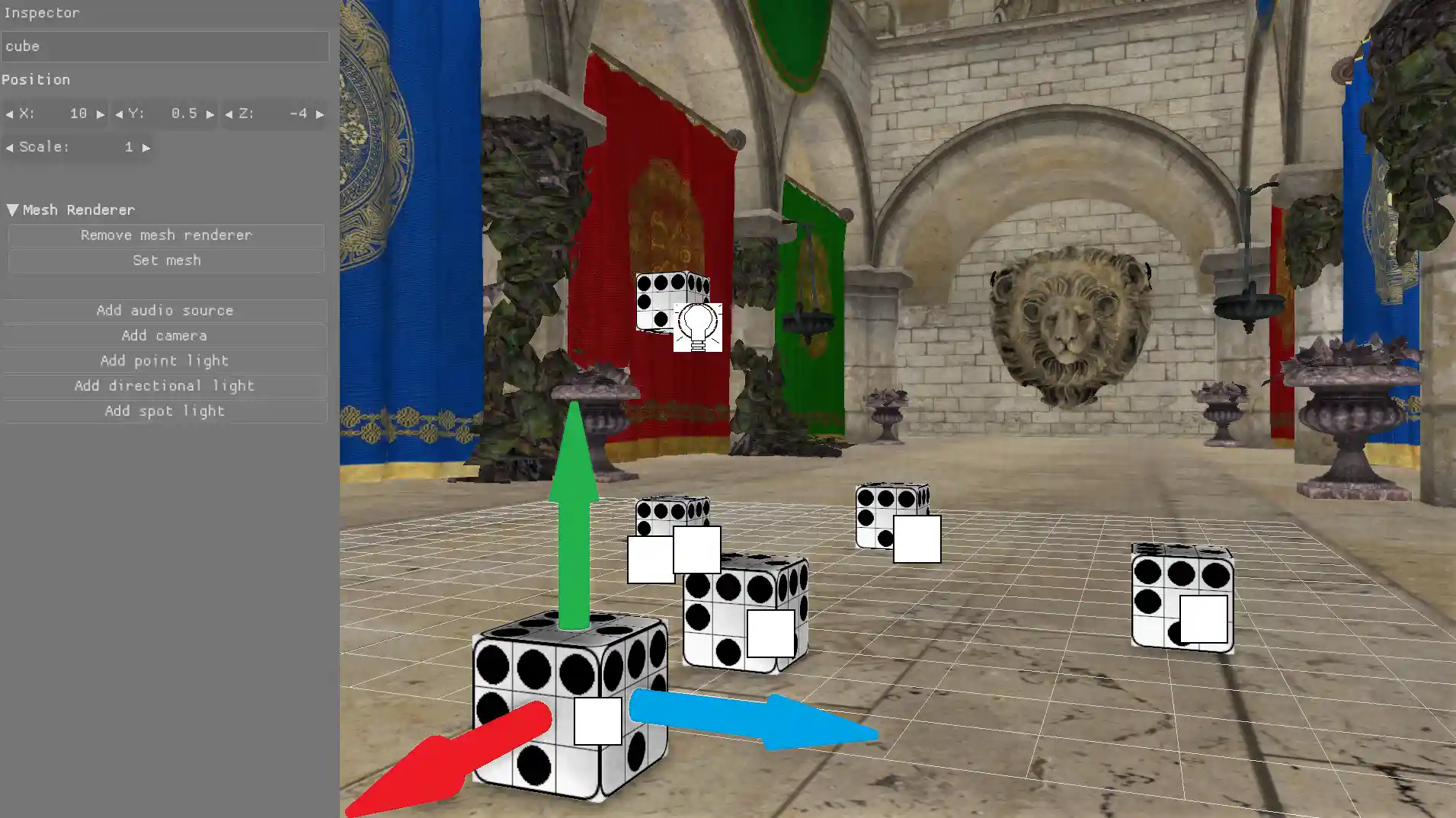This screenshot has width=1456, height=818.
Task: Add a spot light to the cube
Action: pyautogui.click(x=165, y=411)
